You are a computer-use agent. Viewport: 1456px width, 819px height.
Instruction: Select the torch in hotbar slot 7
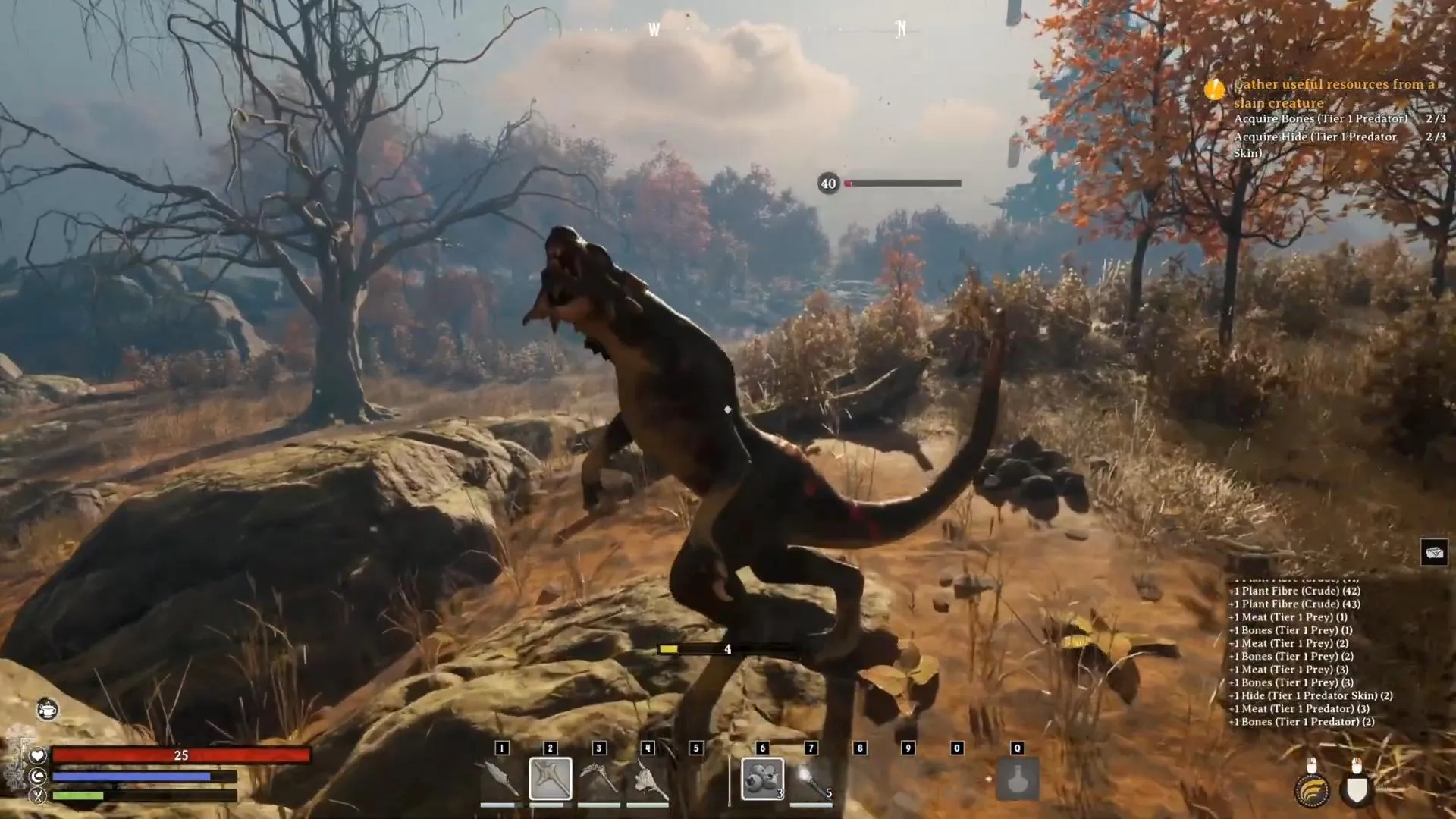click(x=811, y=780)
